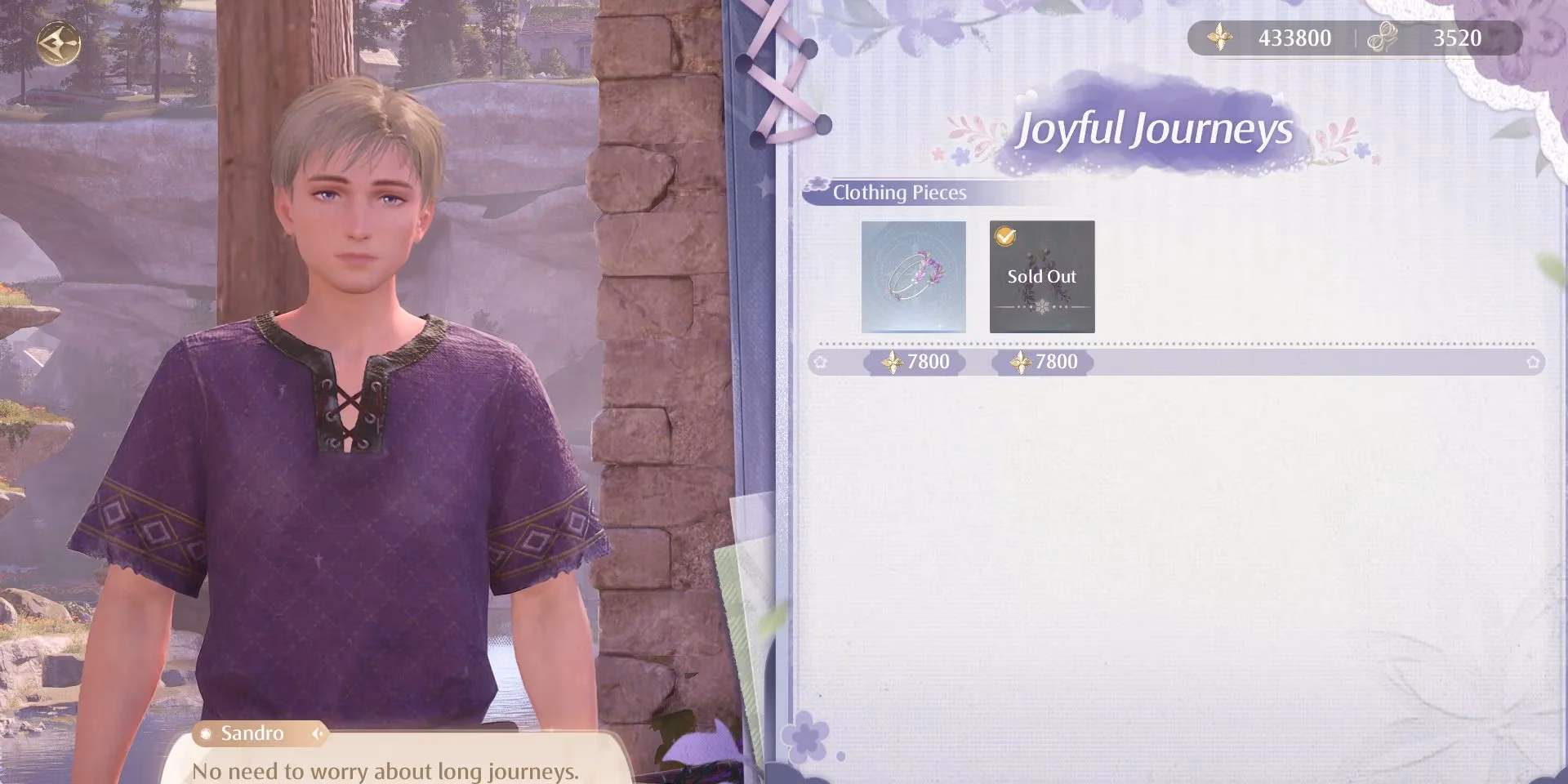
Task: Click the Sandro dialogue name tag arrow
Action: [318, 733]
